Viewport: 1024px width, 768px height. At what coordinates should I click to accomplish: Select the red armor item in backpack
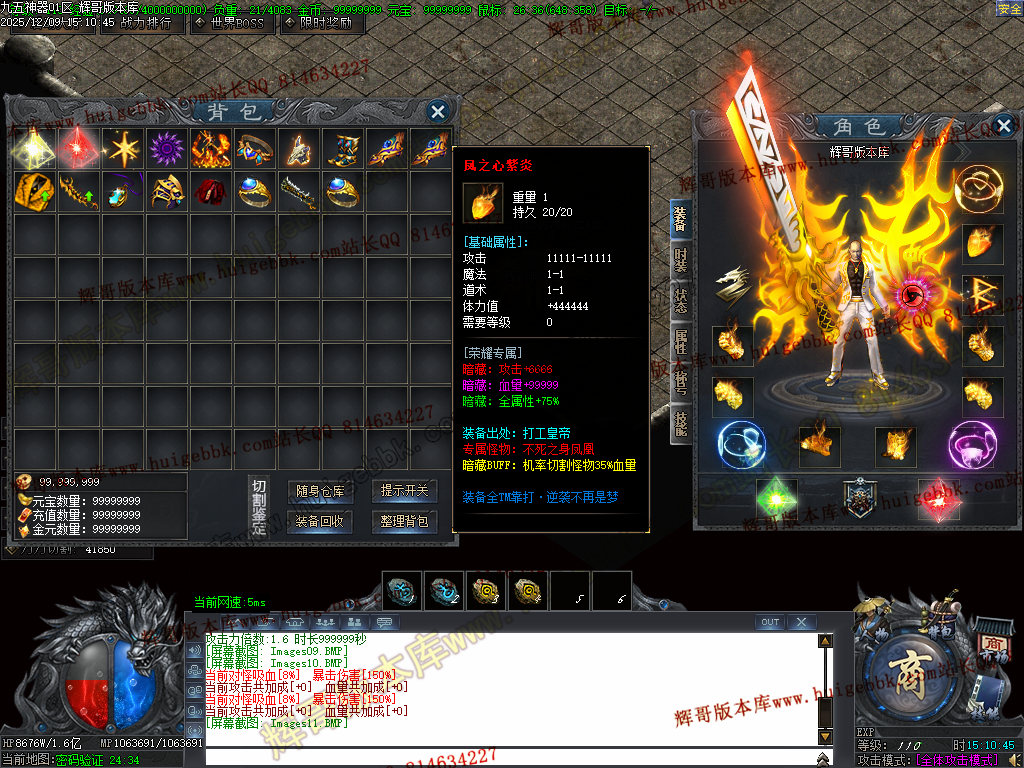pos(209,190)
